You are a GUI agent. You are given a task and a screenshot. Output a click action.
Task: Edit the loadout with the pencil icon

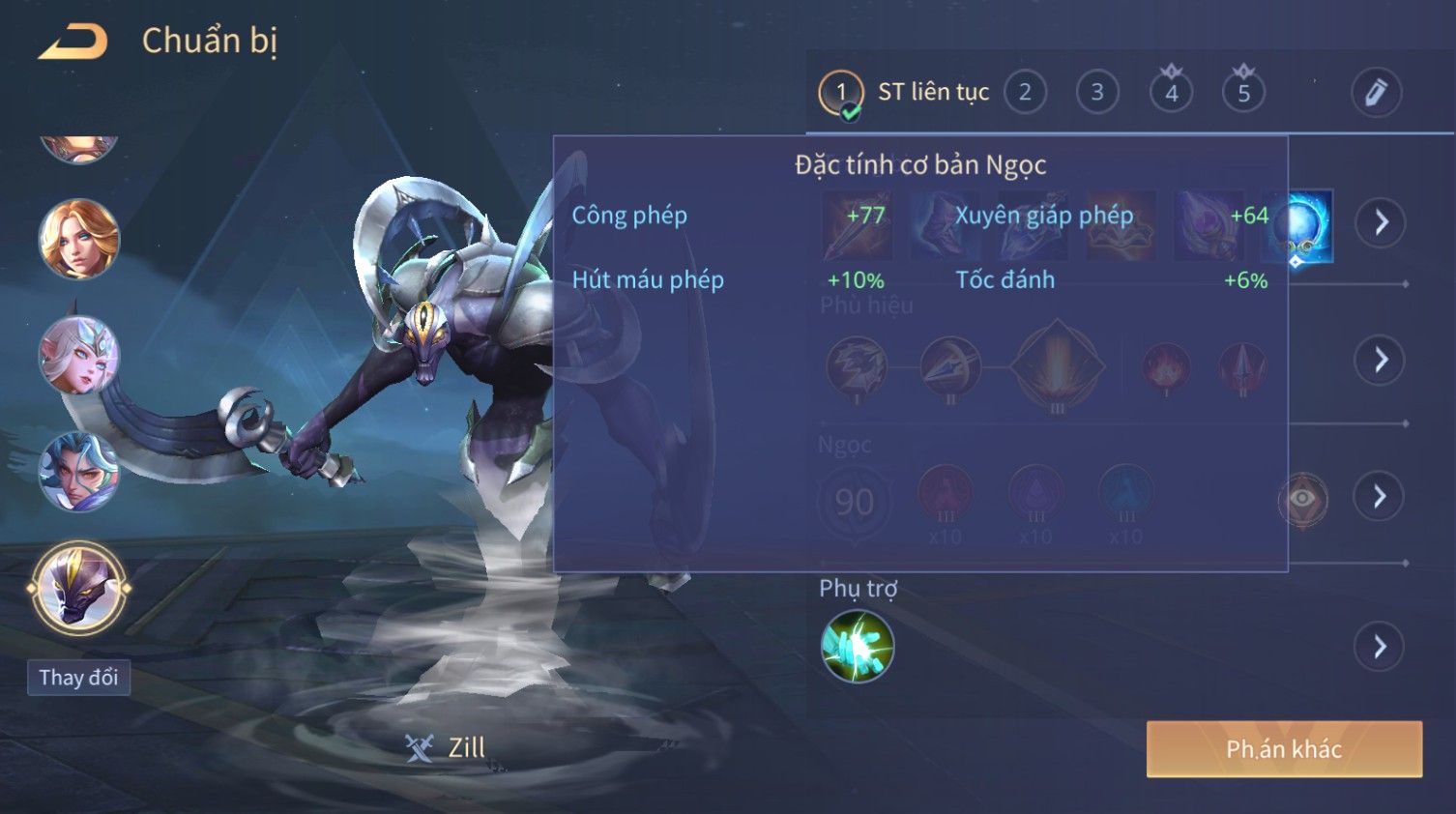click(x=1376, y=93)
